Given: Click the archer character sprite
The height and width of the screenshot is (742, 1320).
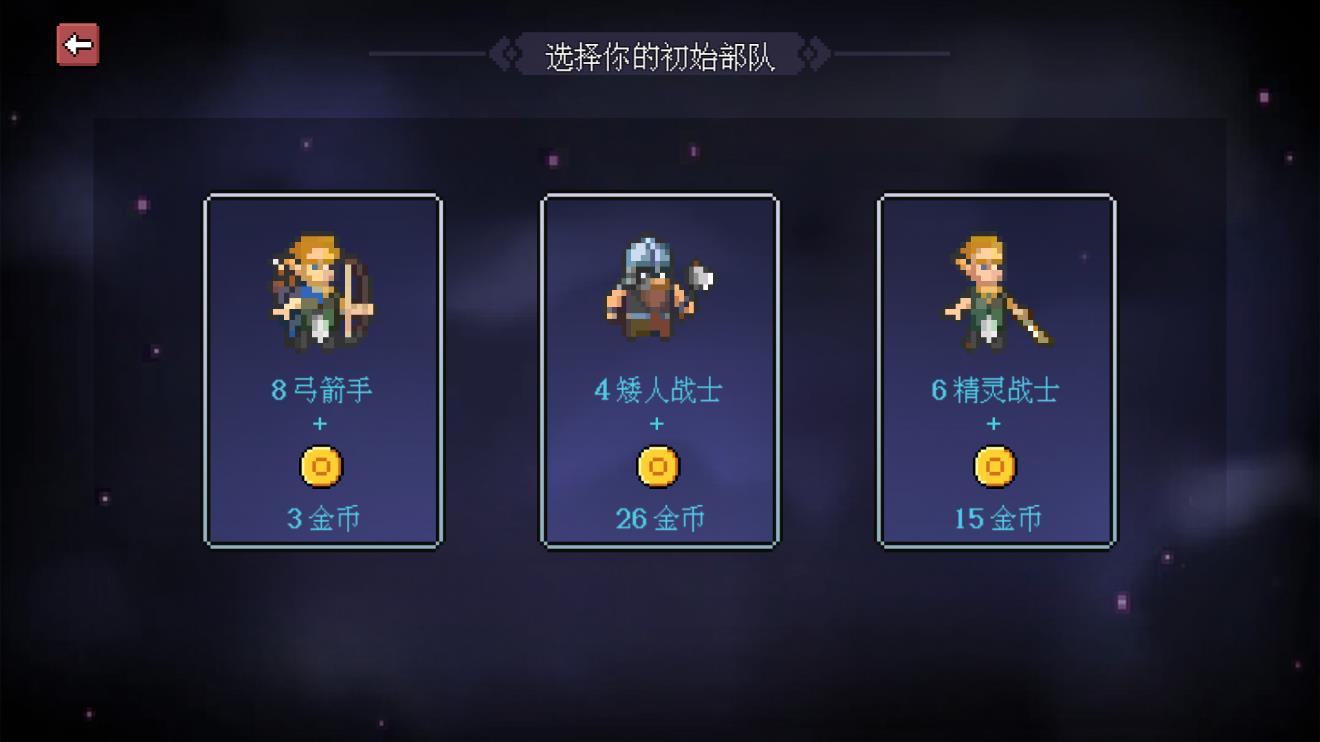Looking at the screenshot, I should [x=322, y=290].
